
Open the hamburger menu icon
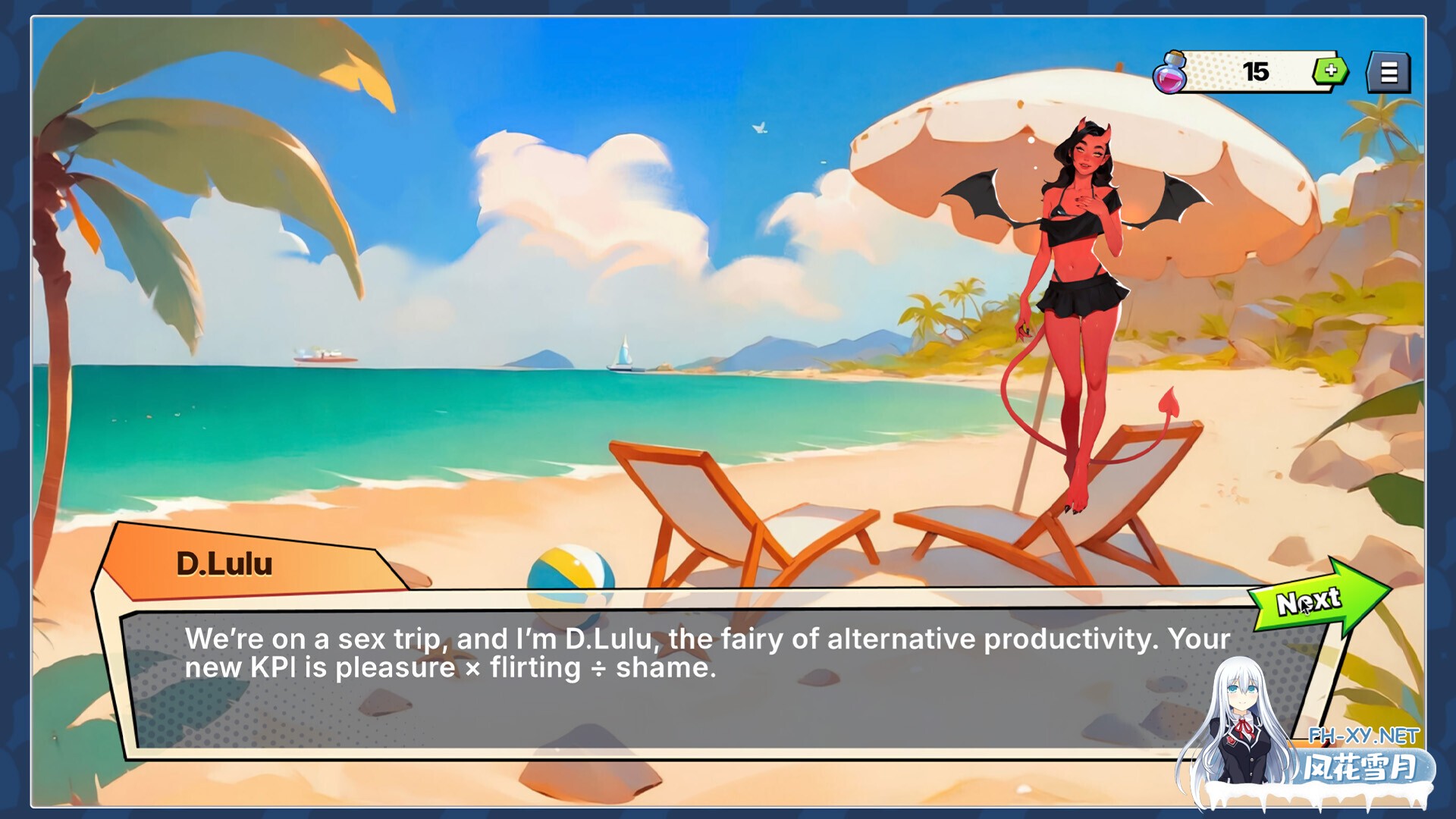(1390, 71)
